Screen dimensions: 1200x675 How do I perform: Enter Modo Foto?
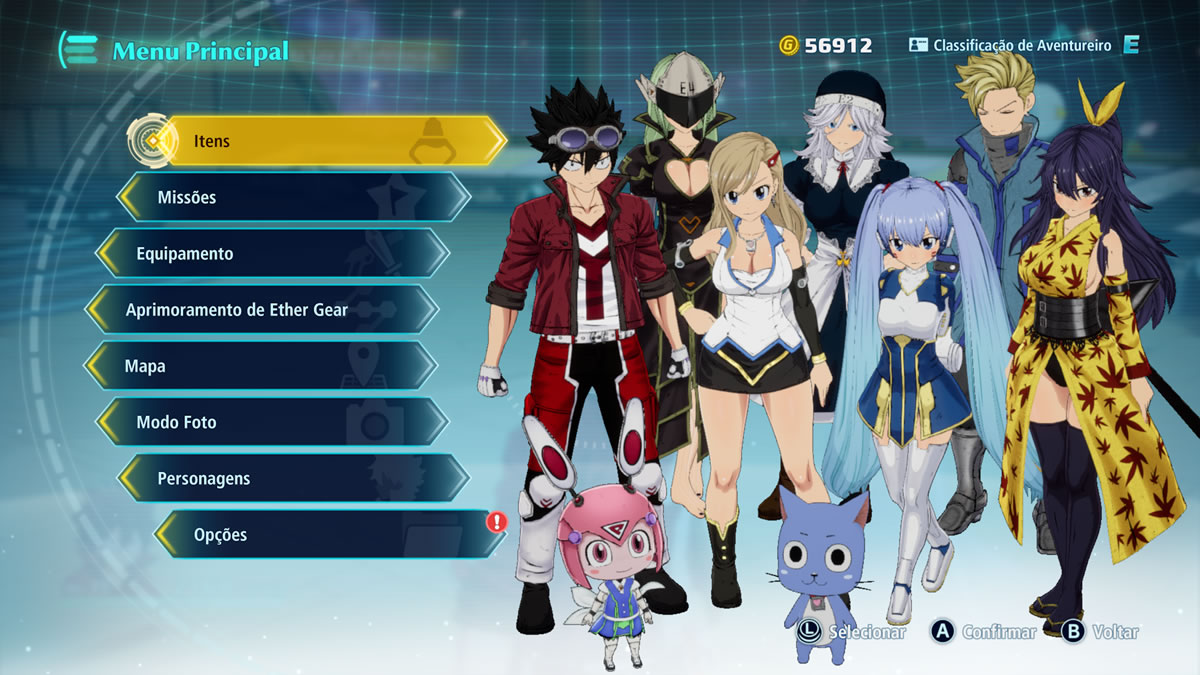point(272,422)
